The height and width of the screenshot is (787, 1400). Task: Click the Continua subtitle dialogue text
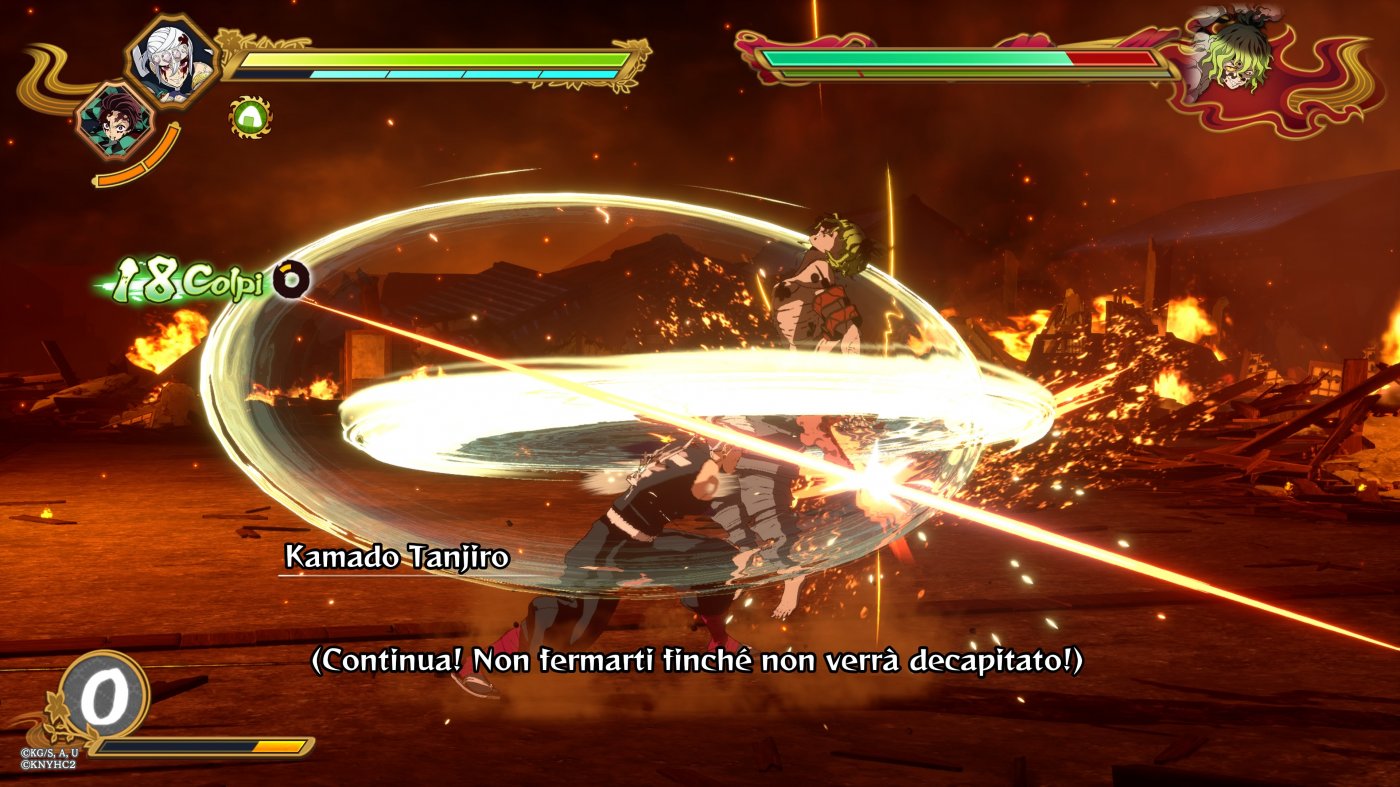[x=700, y=661]
